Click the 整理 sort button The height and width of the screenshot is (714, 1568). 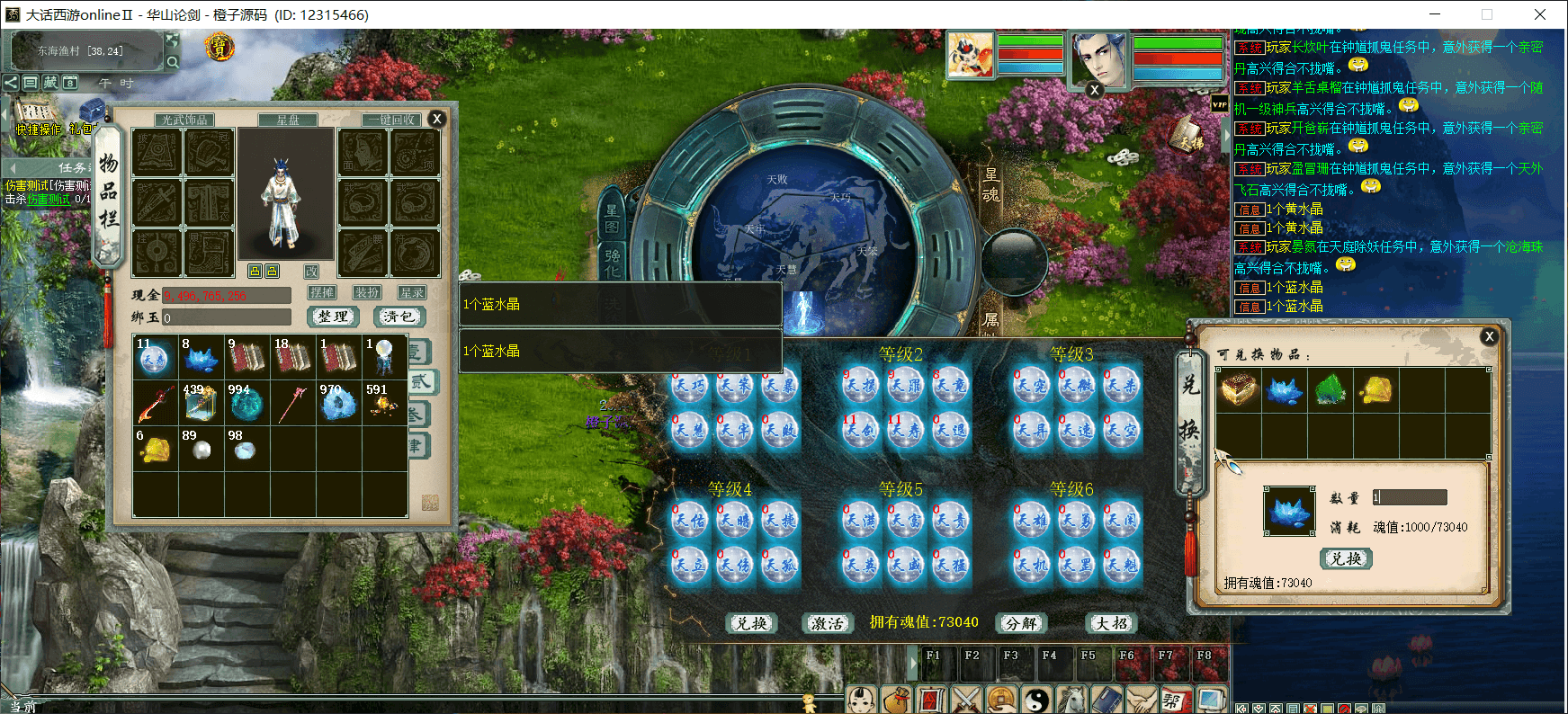334,317
